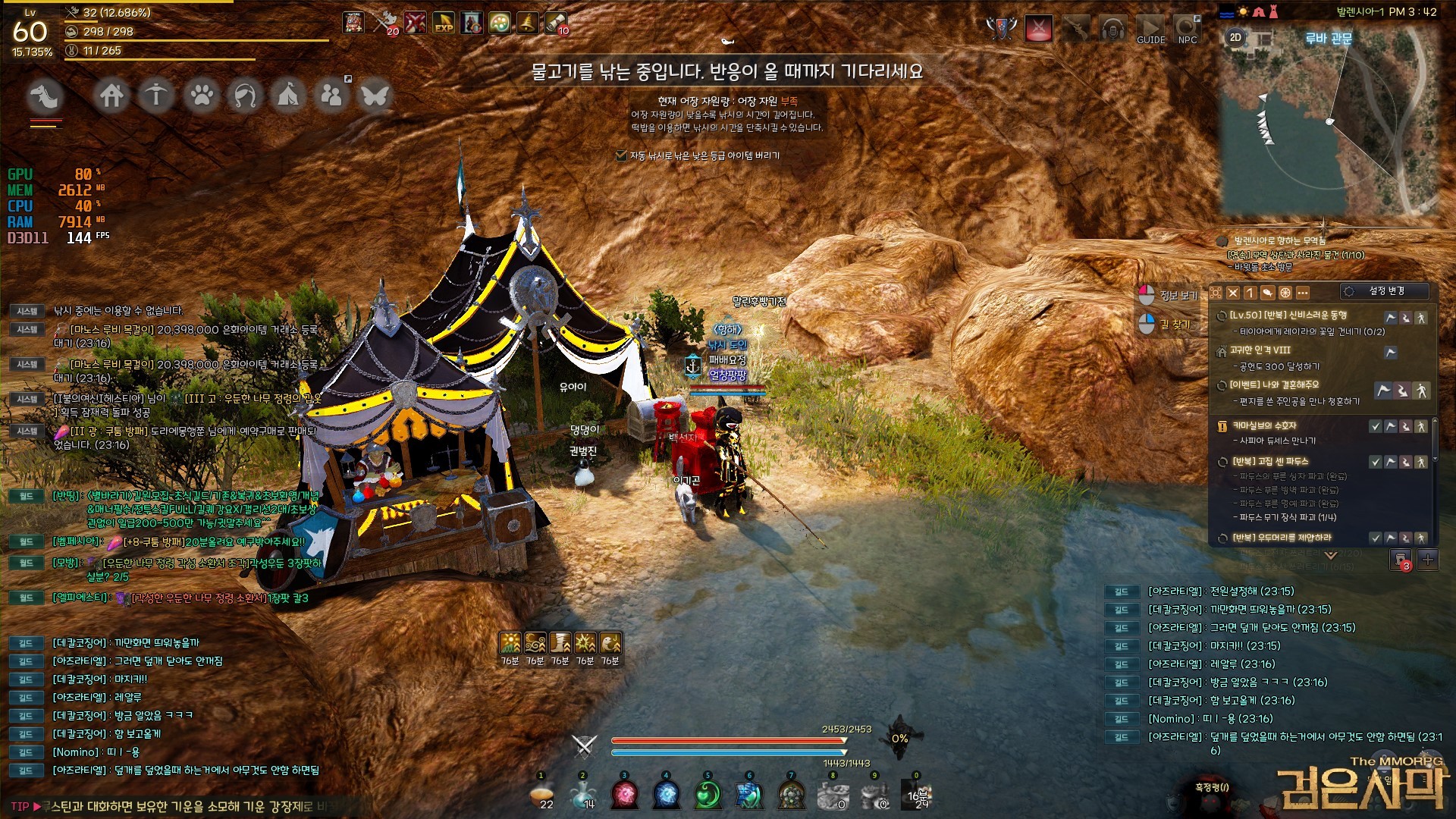The image size is (1456, 819).
Task: Activate the green swirl skill slot
Action: [708, 794]
